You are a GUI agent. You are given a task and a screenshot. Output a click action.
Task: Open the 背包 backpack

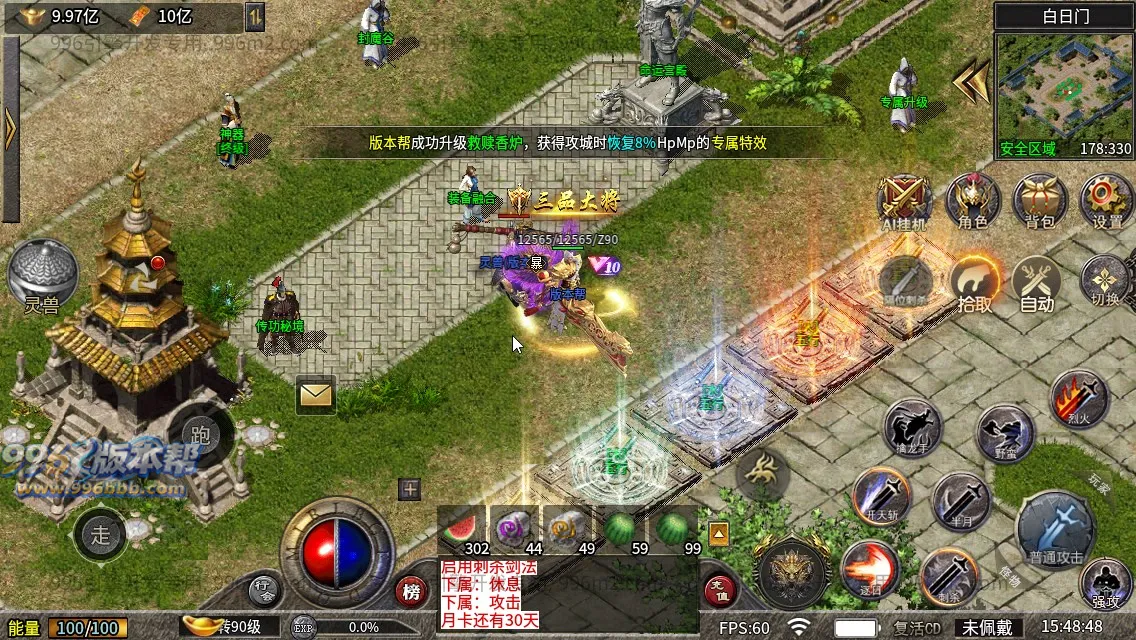tap(1039, 199)
